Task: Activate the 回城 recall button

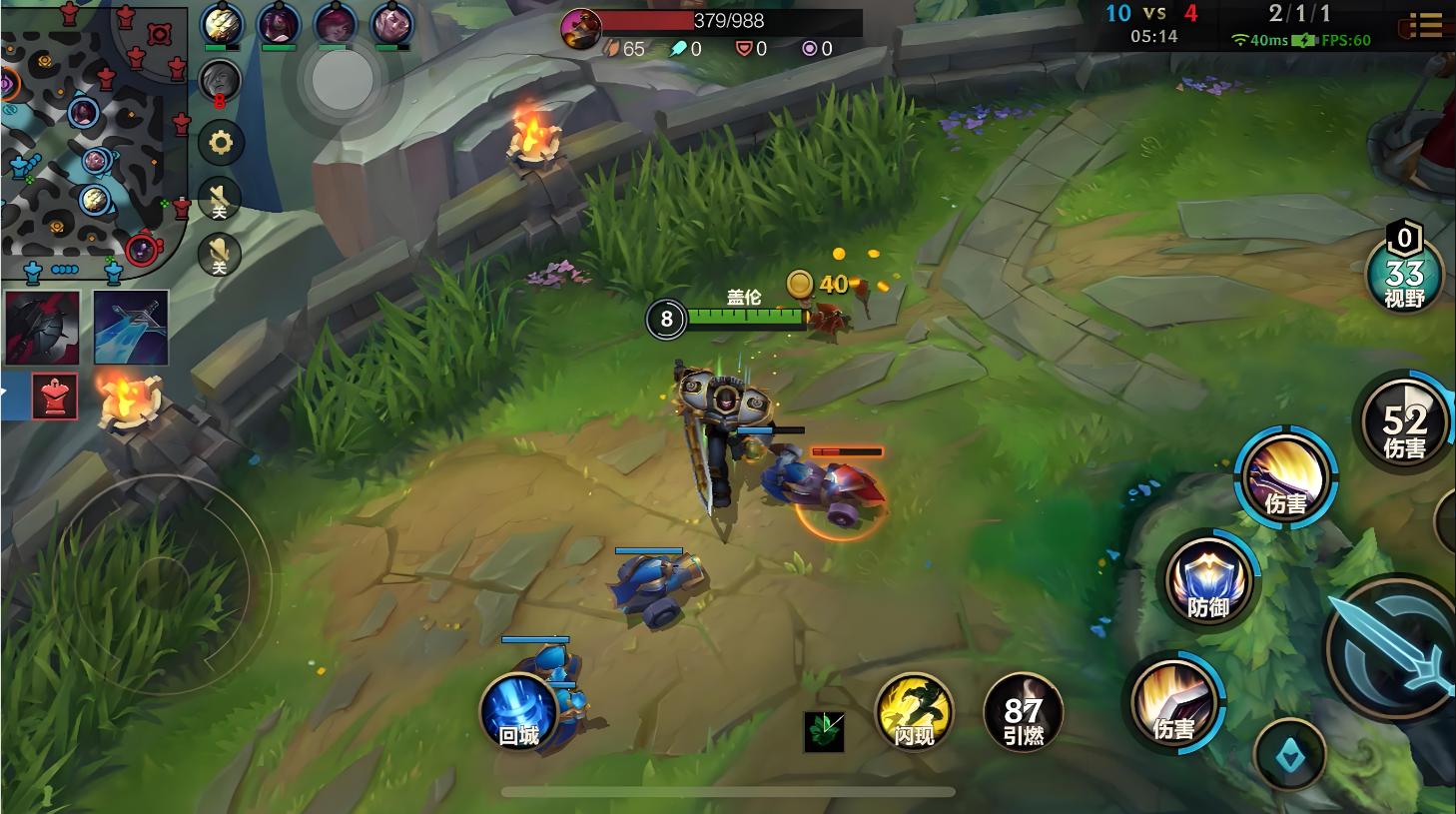Action: 519,712
